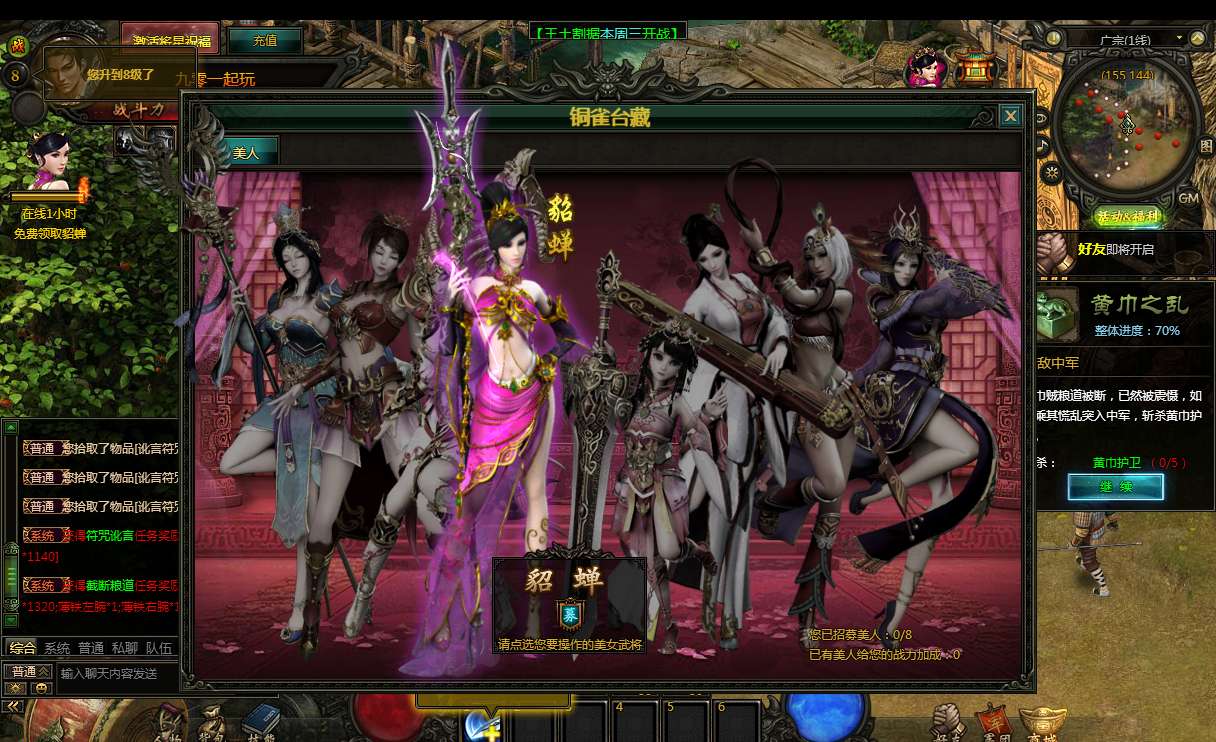This screenshot has height=742, width=1216.
Task: Switch chat to the 系统 tab
Action: tap(57, 648)
